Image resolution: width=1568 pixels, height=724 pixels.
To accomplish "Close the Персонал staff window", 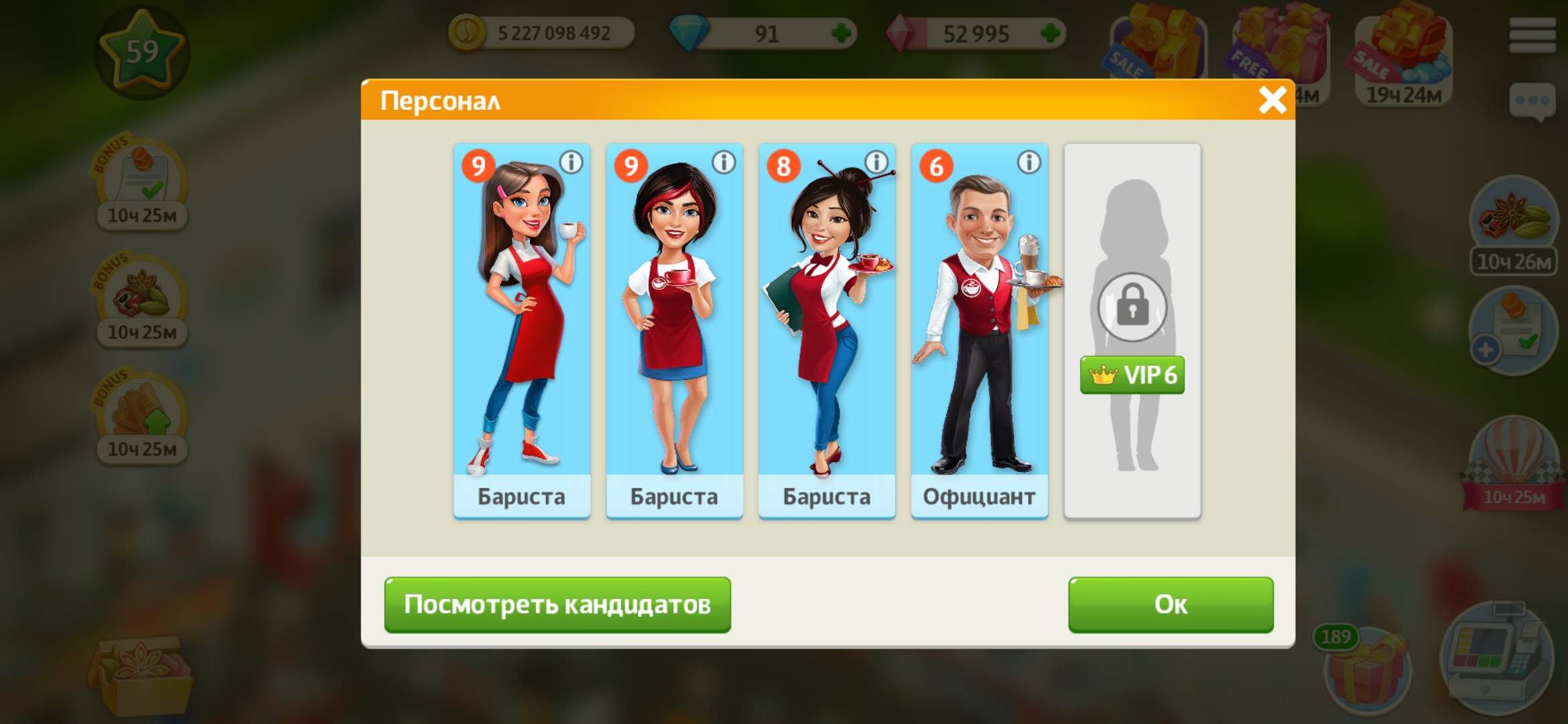I will coord(1272,101).
